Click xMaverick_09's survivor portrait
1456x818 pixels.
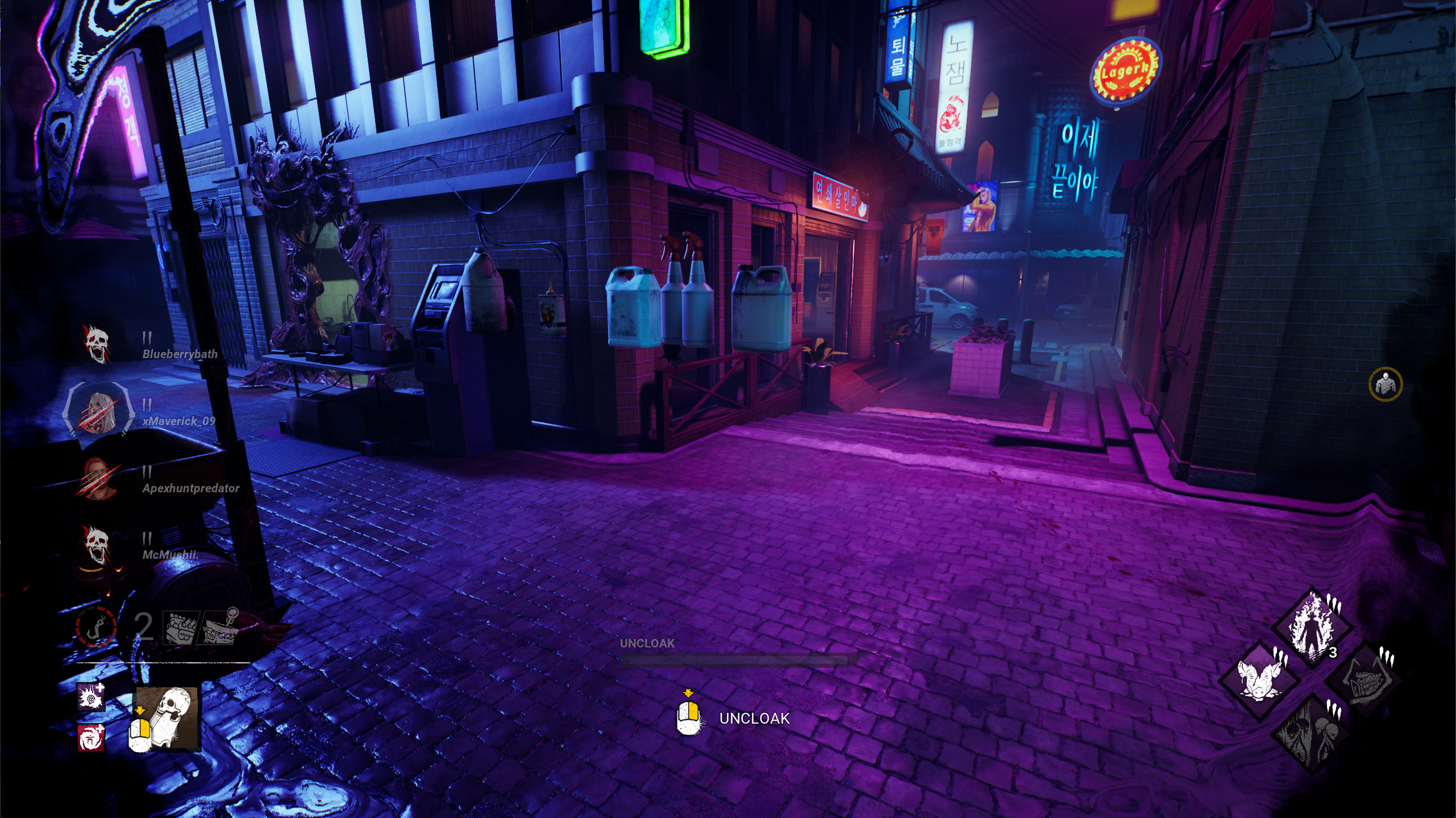pos(97,410)
